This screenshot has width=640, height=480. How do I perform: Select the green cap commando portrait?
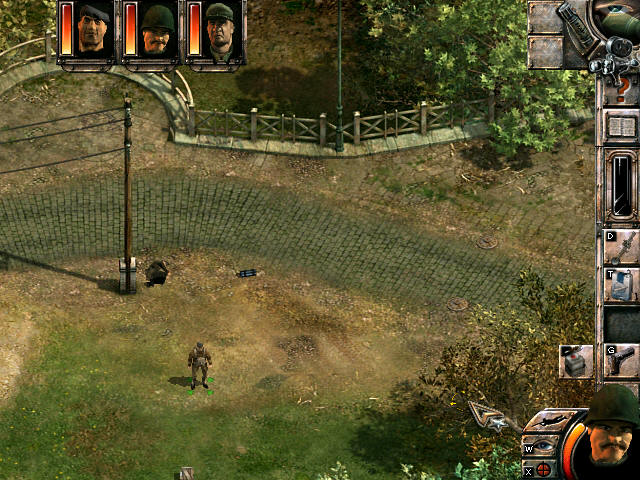tap(219, 30)
